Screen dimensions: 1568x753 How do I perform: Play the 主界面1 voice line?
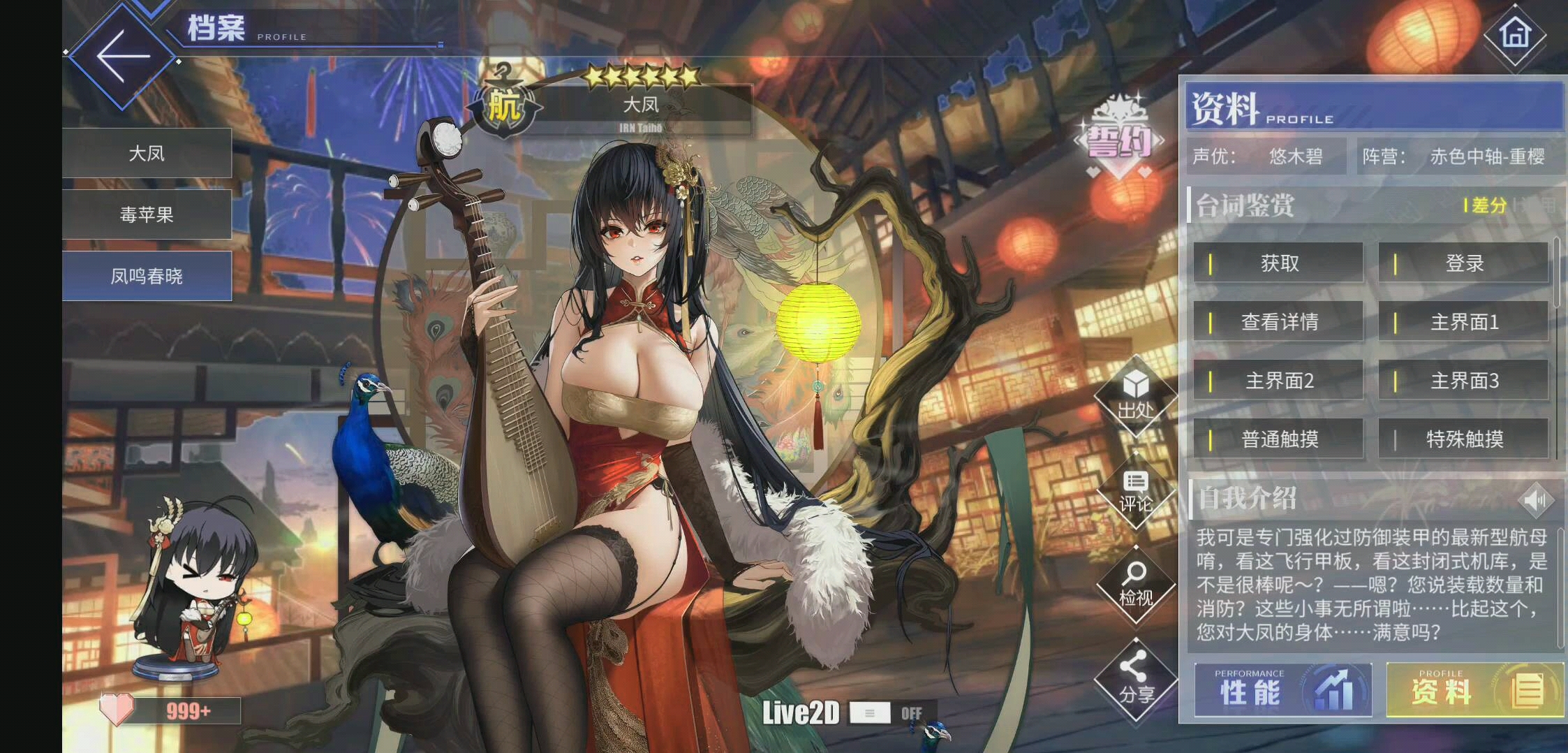[1463, 322]
